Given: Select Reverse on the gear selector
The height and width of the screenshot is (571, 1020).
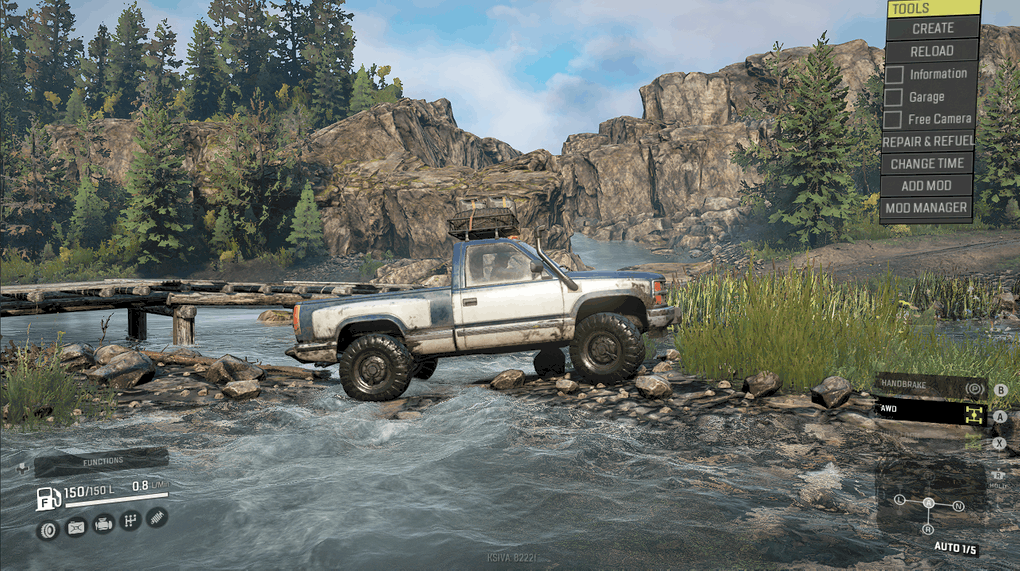Looking at the screenshot, I should 929,528.
